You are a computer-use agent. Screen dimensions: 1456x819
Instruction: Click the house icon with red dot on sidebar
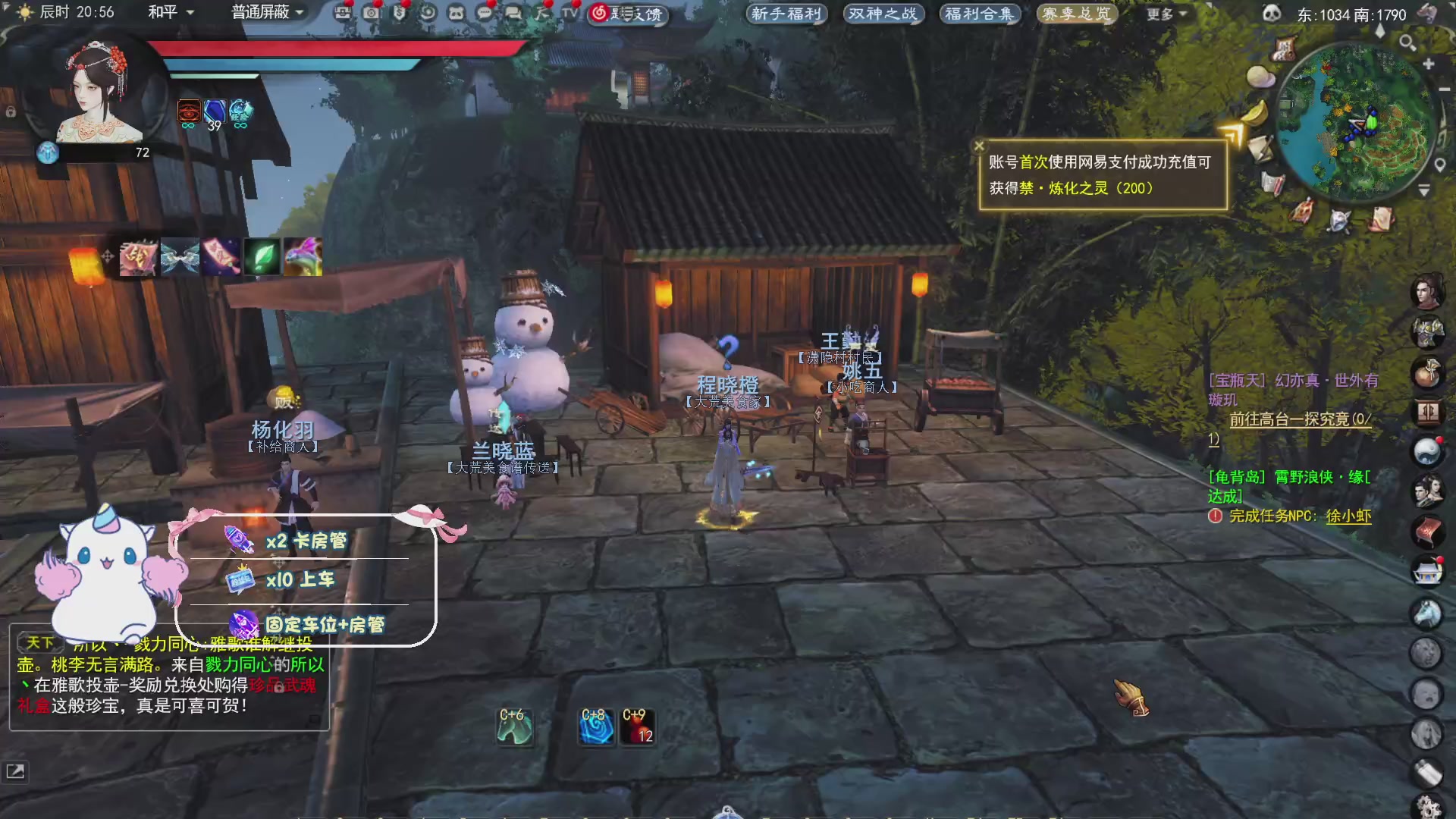(1429, 567)
